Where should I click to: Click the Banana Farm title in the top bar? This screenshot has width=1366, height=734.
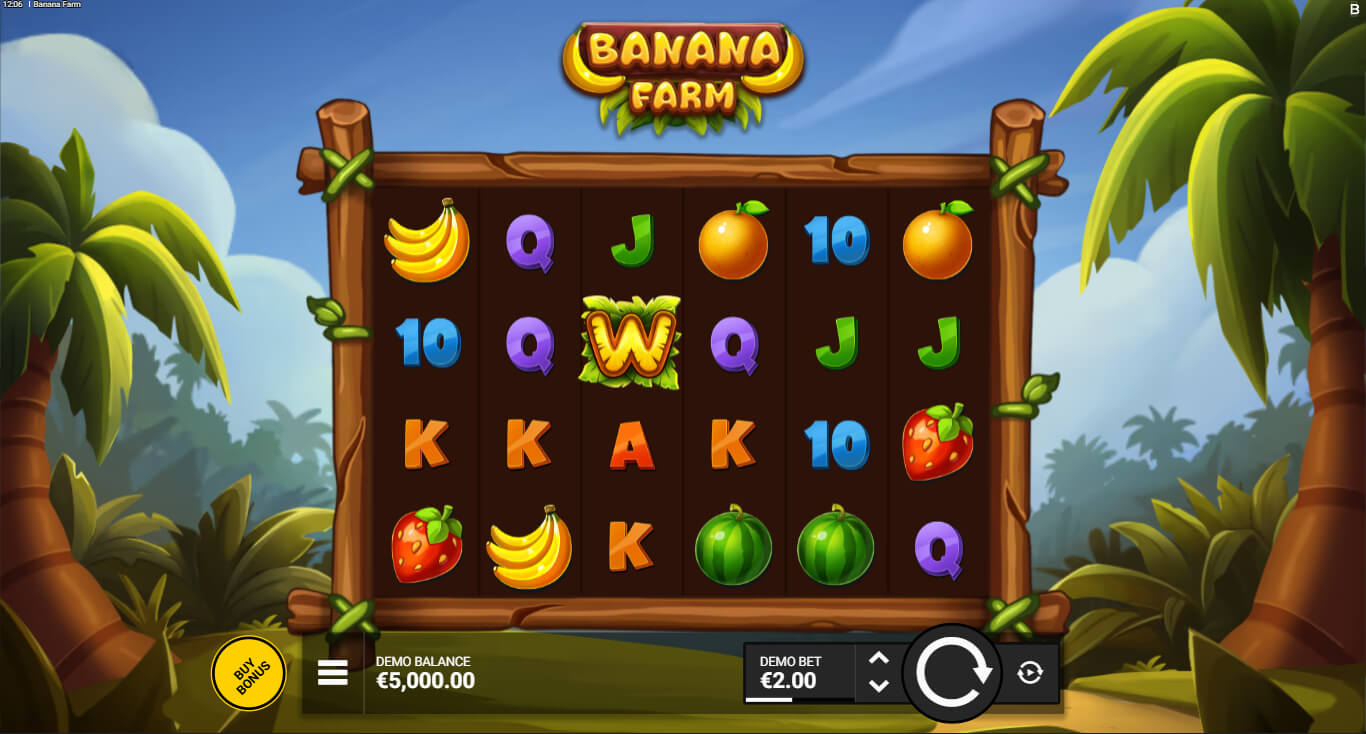click(55, 5)
